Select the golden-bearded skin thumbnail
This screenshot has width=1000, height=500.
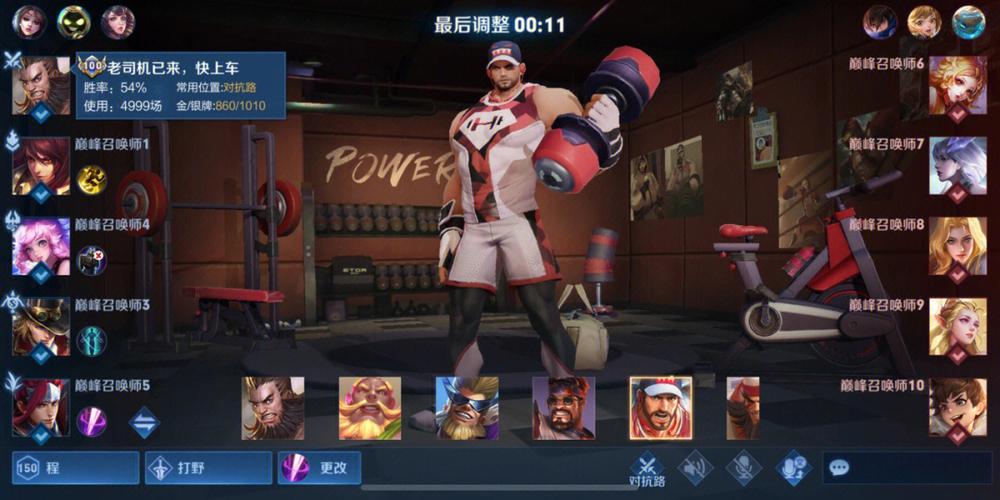pos(370,408)
